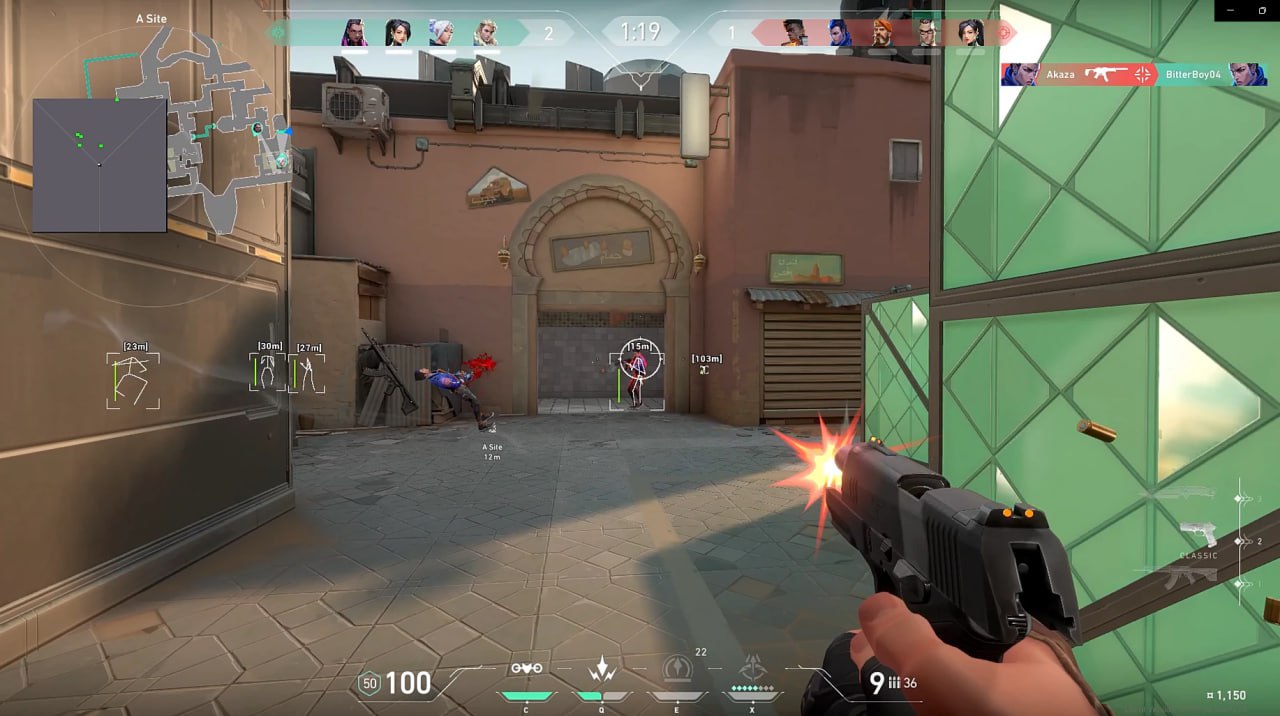Select the C ability with the mask icon
Image resolution: width=1280 pixels, height=716 pixels.
coord(526,669)
